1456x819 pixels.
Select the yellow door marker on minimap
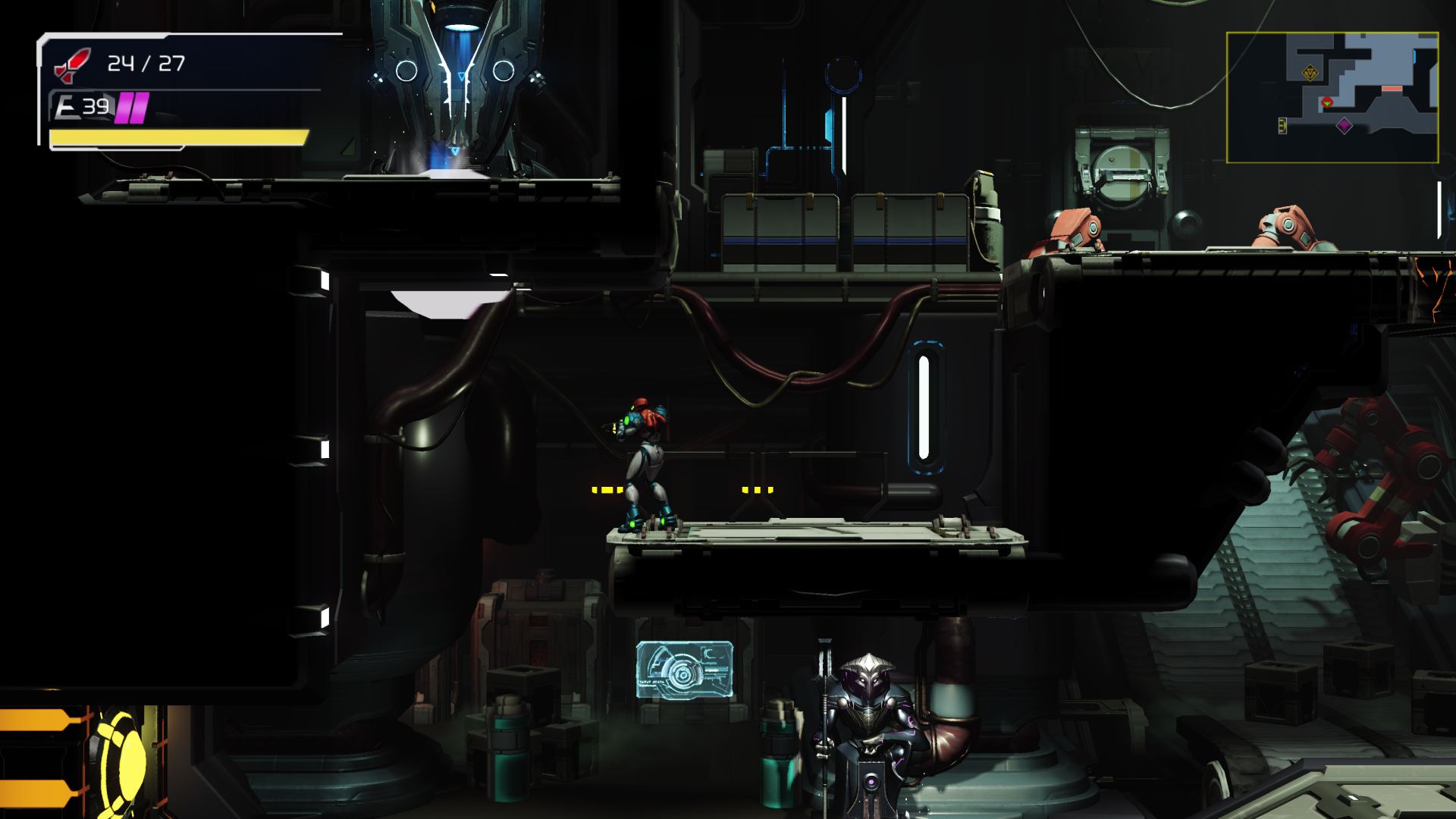(x=1282, y=125)
